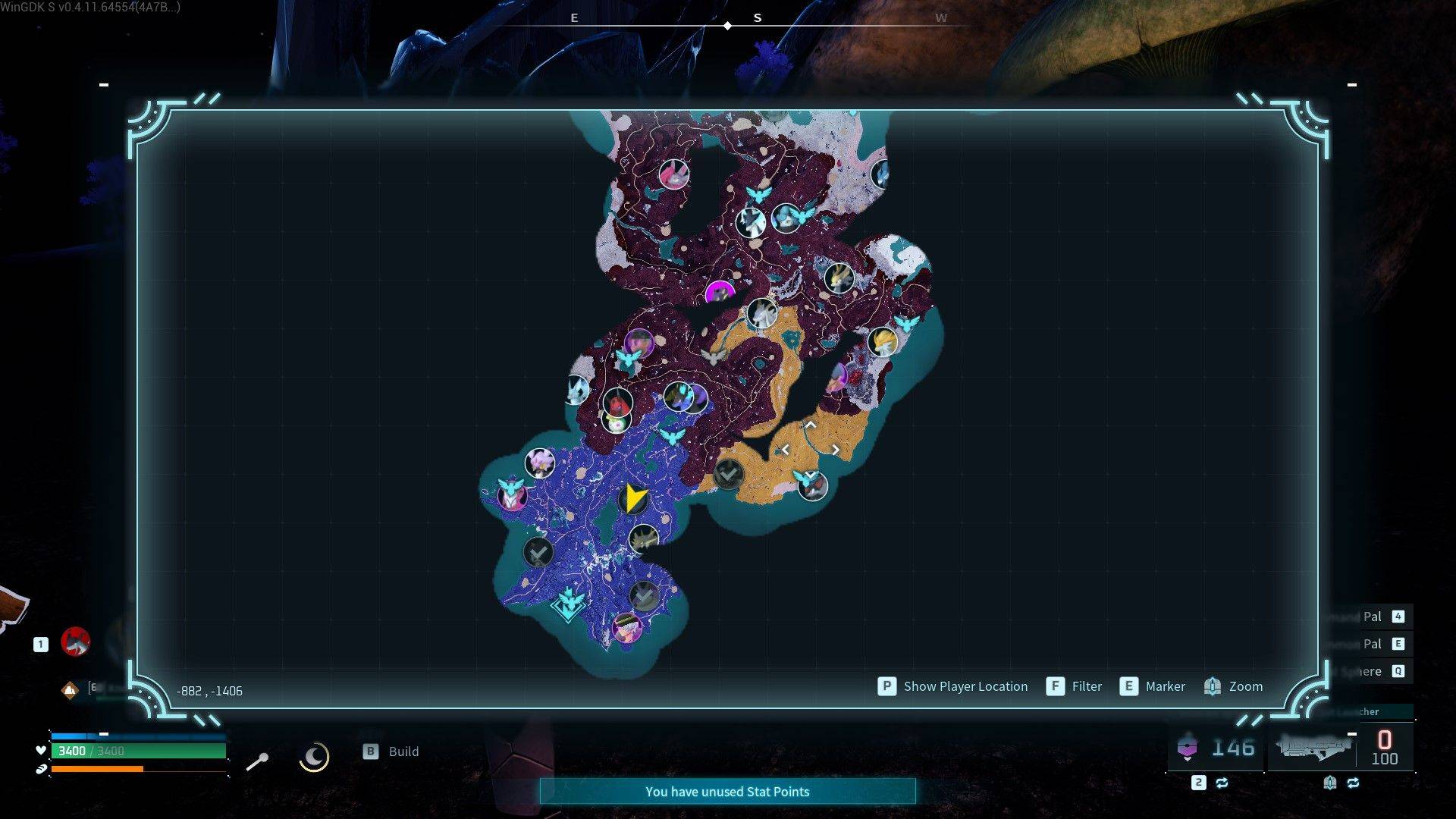The width and height of the screenshot is (1456, 819).
Task: Click the yellow player location arrow
Action: [634, 498]
